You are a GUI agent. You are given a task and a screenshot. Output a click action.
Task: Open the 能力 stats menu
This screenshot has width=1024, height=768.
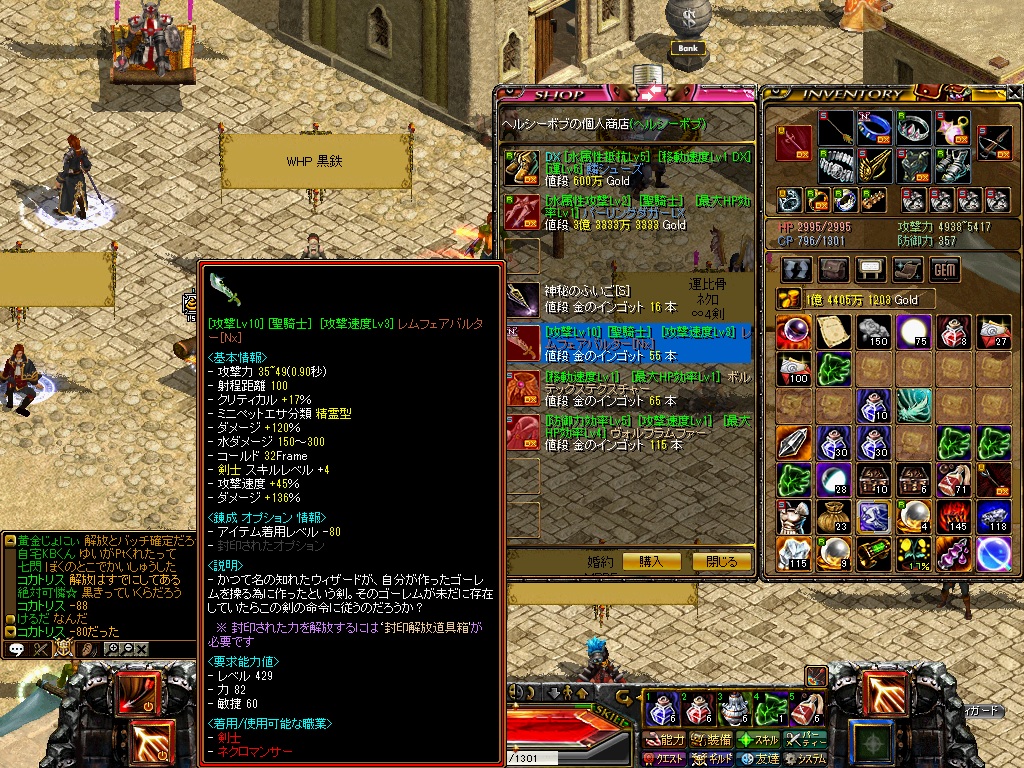pos(664,740)
